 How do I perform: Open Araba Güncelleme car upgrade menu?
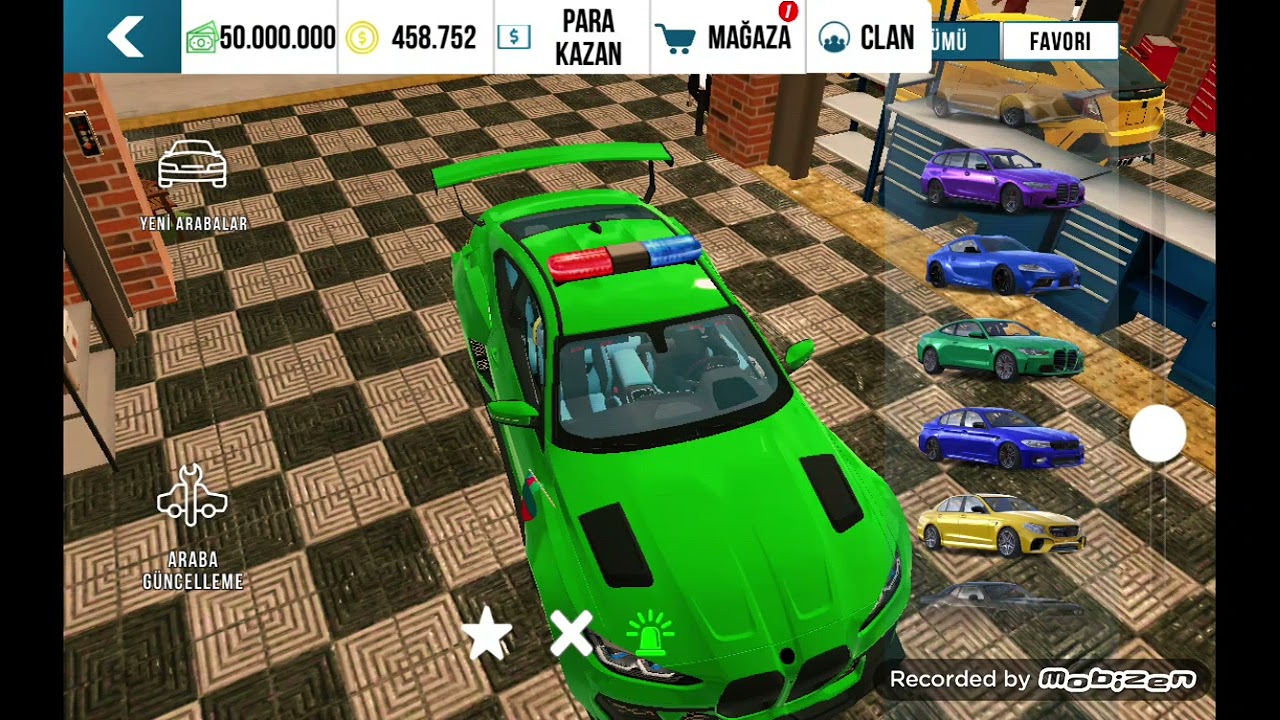[x=193, y=525]
